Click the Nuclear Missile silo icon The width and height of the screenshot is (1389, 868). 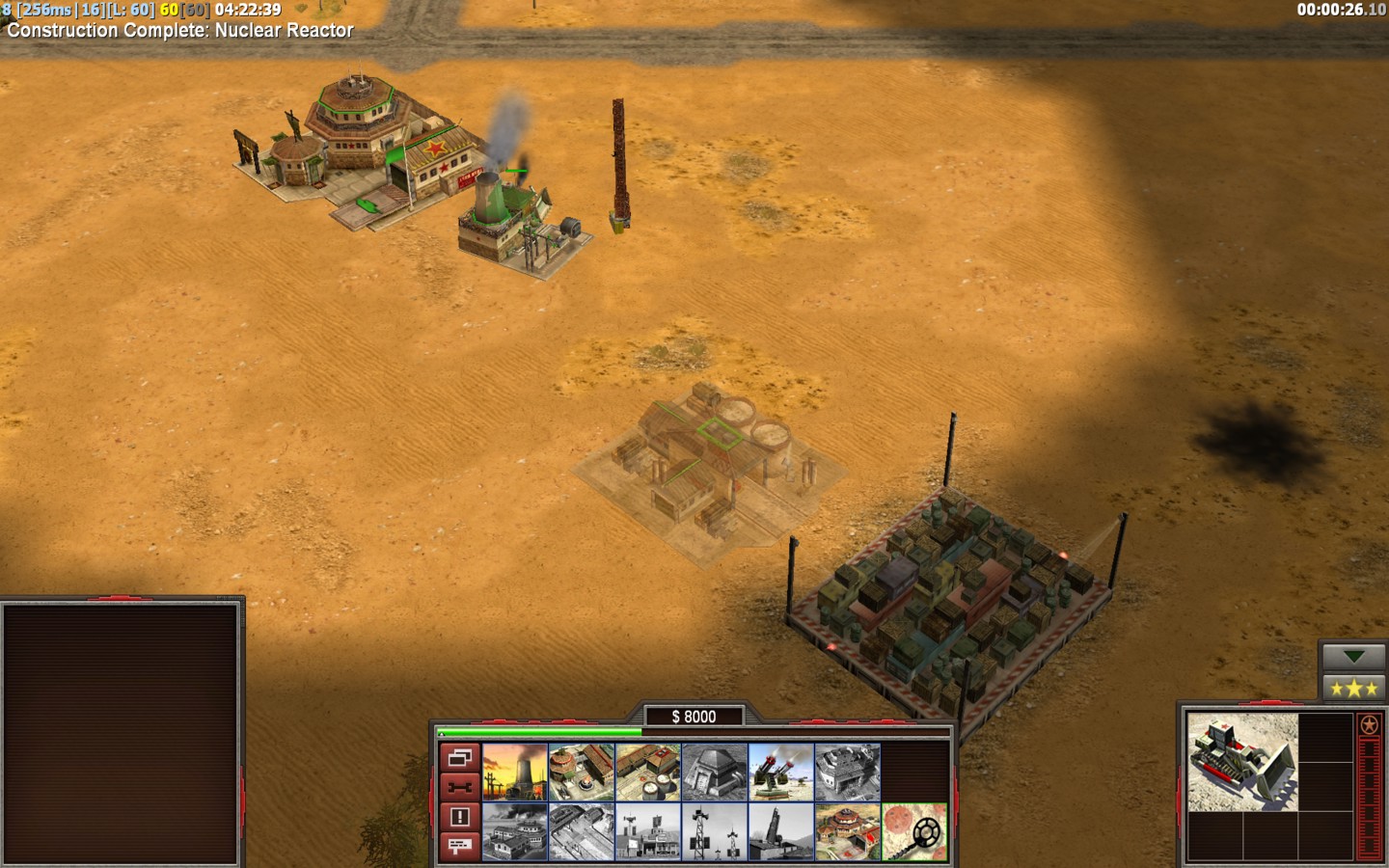[781, 831]
